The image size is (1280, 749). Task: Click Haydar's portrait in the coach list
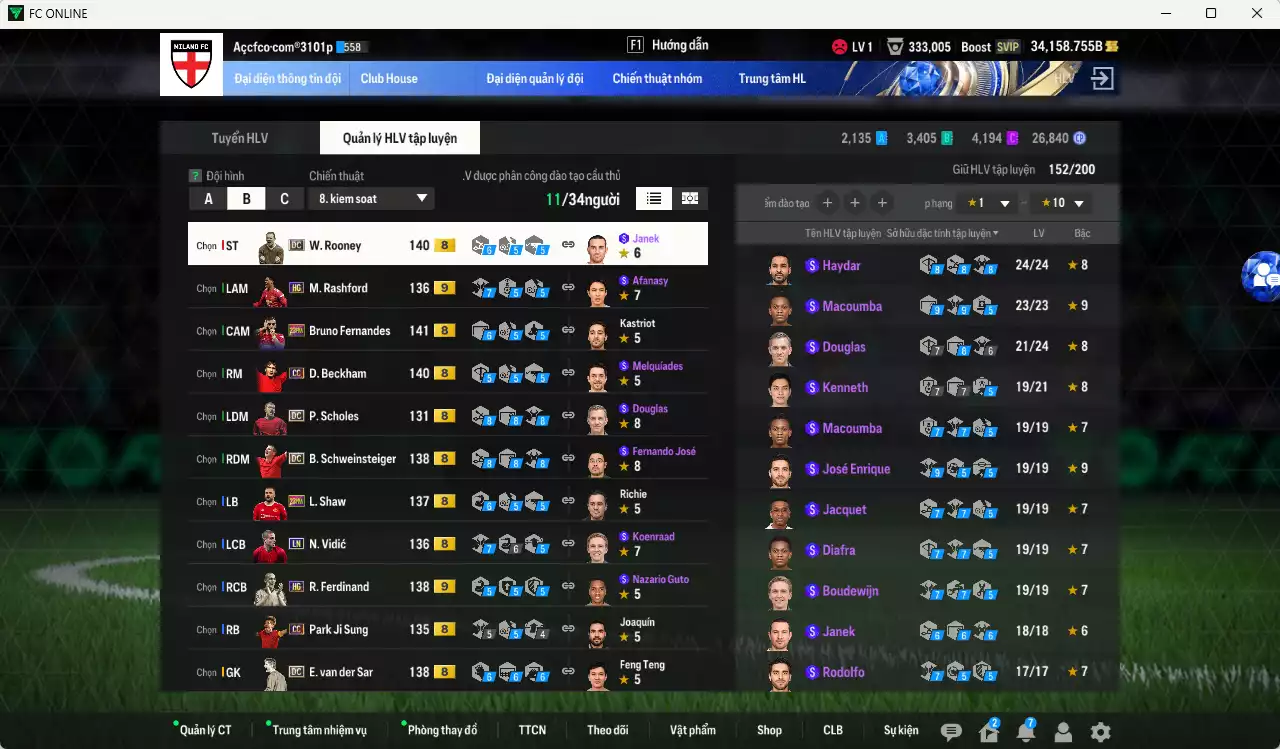pyautogui.click(x=778, y=266)
